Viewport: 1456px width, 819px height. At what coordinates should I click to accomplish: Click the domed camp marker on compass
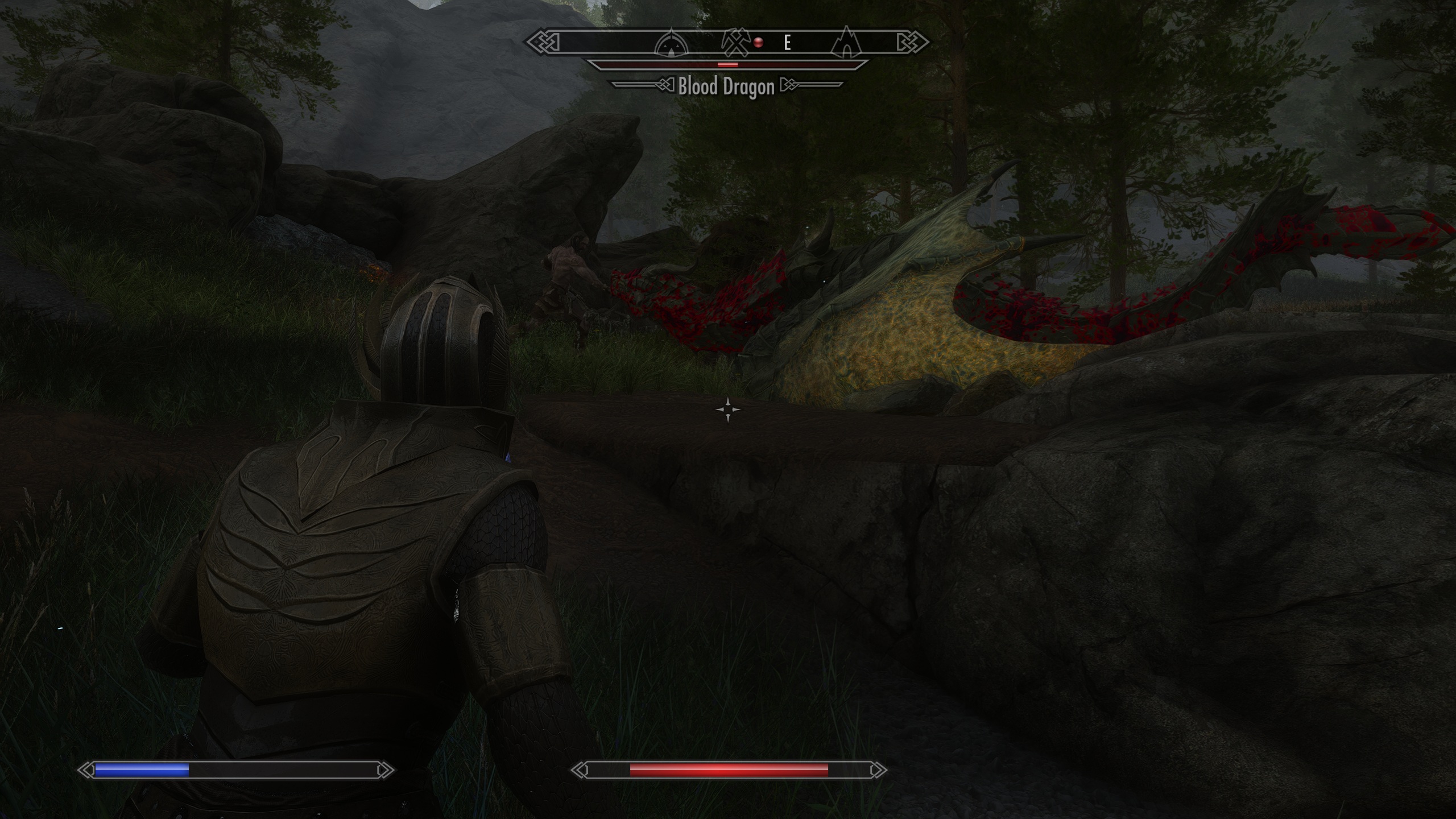[672, 43]
